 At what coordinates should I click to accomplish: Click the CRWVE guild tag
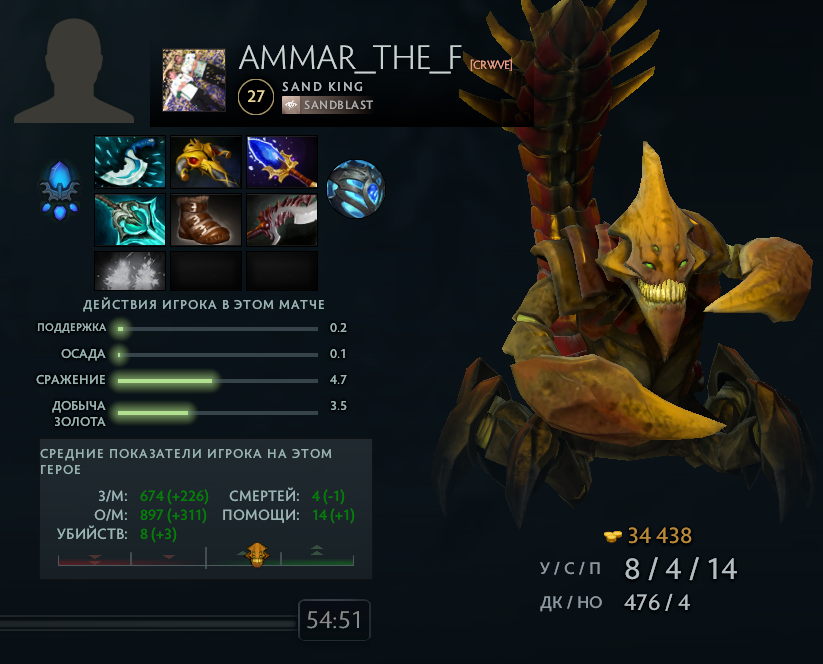[491, 64]
